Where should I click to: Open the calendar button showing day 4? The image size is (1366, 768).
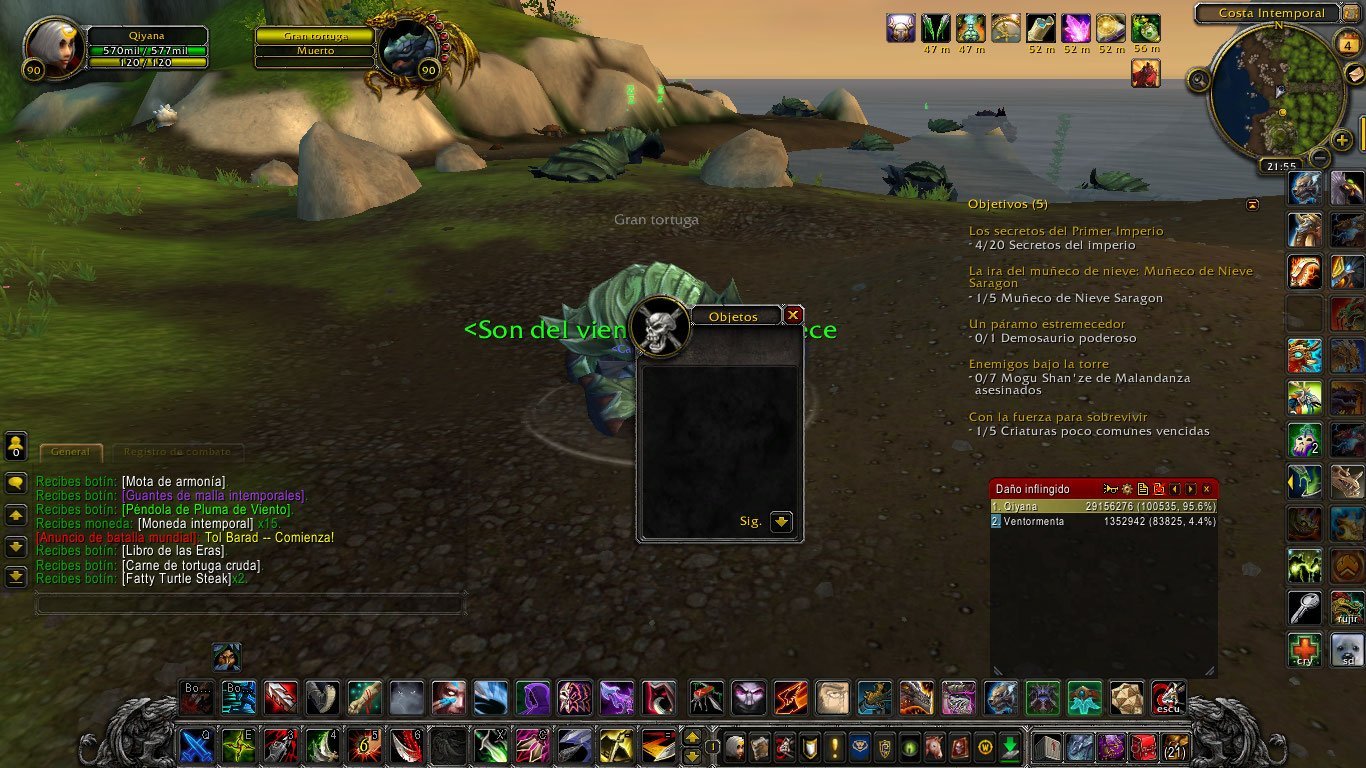[1347, 43]
